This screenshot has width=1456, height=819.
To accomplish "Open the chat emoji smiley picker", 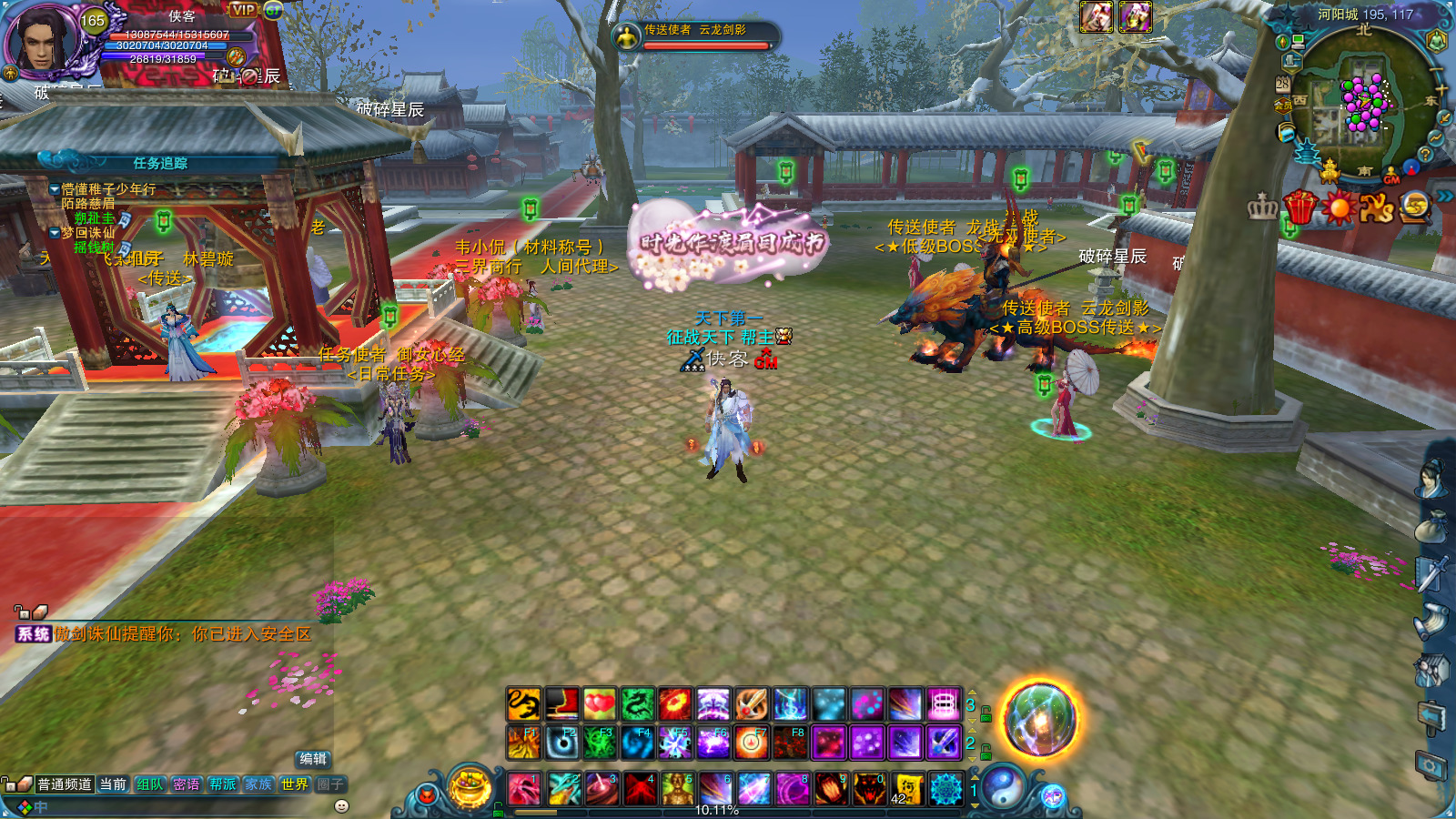I will pyautogui.click(x=342, y=806).
